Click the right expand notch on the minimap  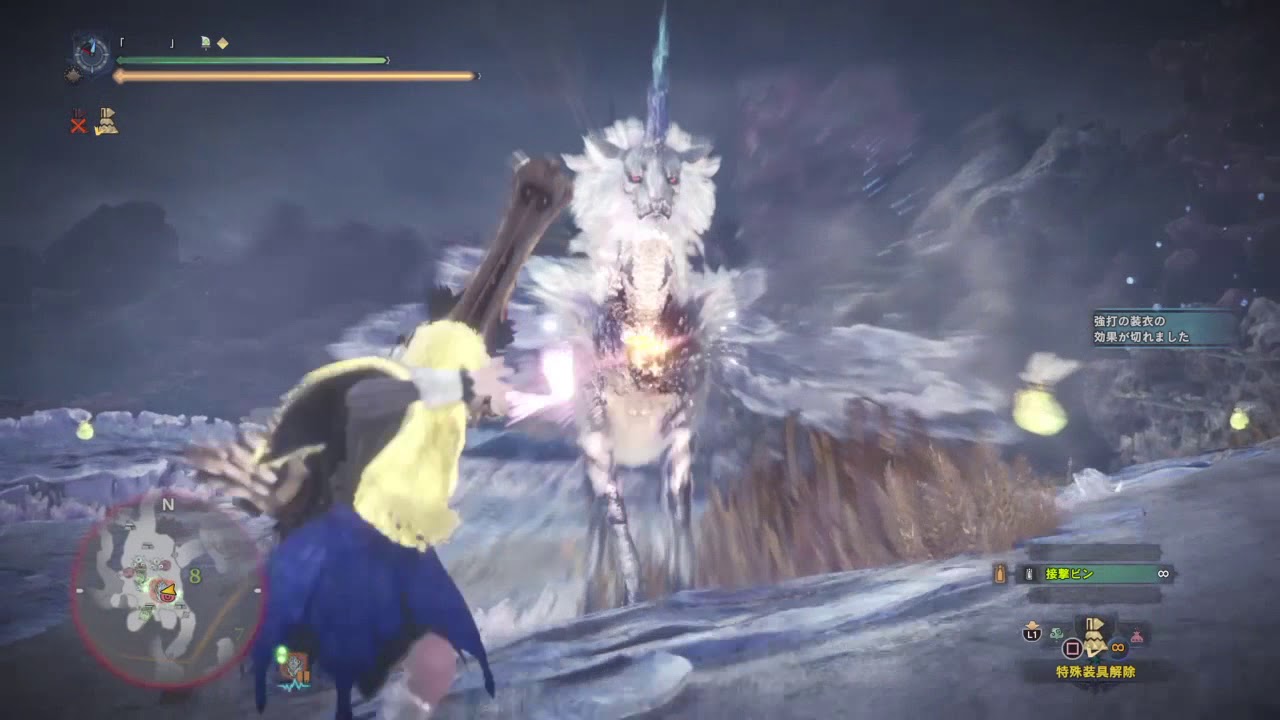pyautogui.click(x=257, y=588)
